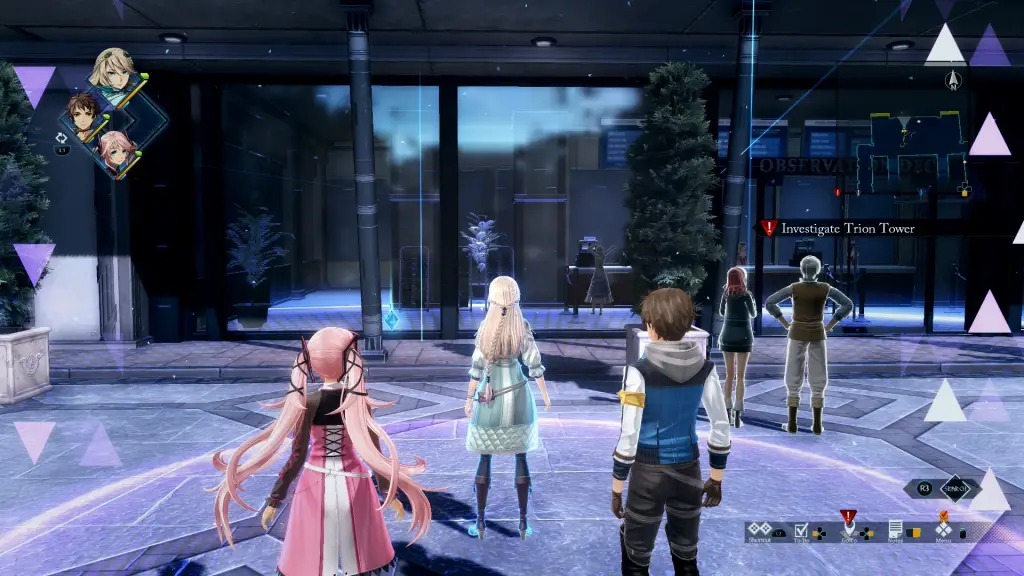This screenshot has width=1024, height=576.
Task: Choose the brown-haired party member portrait
Action: click(83, 113)
